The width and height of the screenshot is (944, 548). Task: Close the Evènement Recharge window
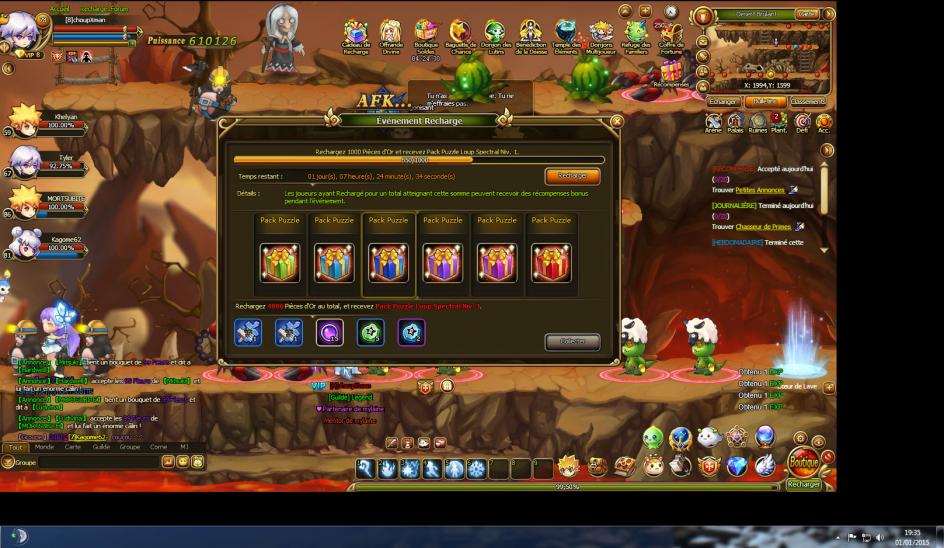tap(616, 121)
